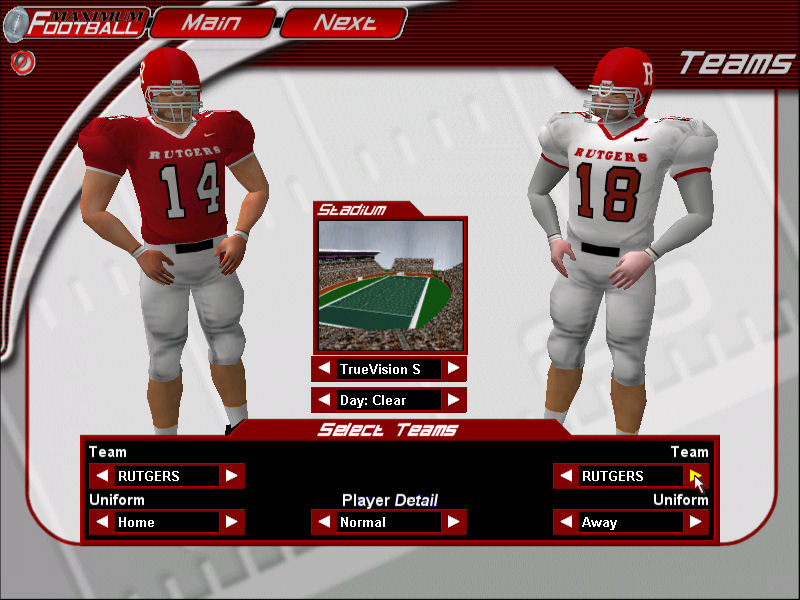Change Home uniform to previous option

click(x=102, y=522)
